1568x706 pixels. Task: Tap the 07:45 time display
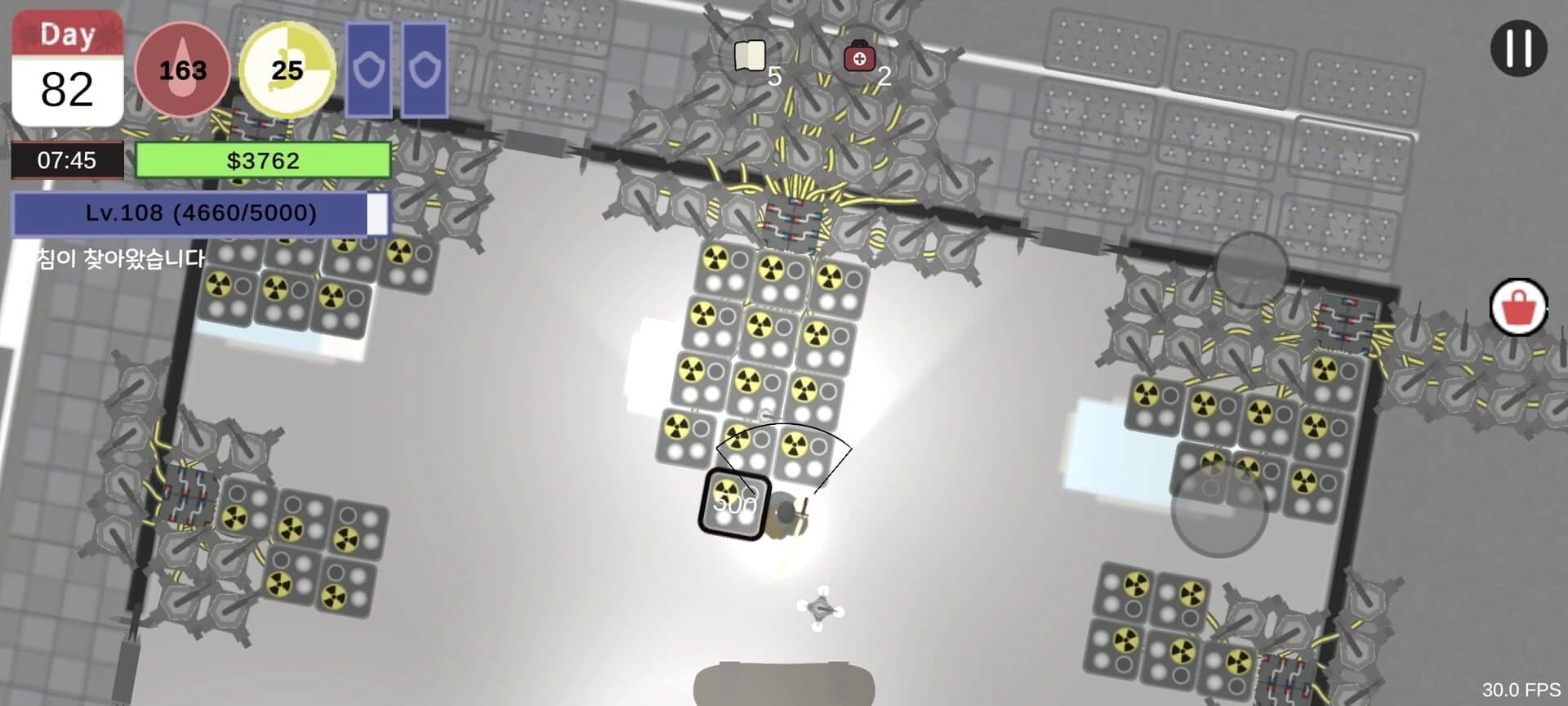point(66,160)
